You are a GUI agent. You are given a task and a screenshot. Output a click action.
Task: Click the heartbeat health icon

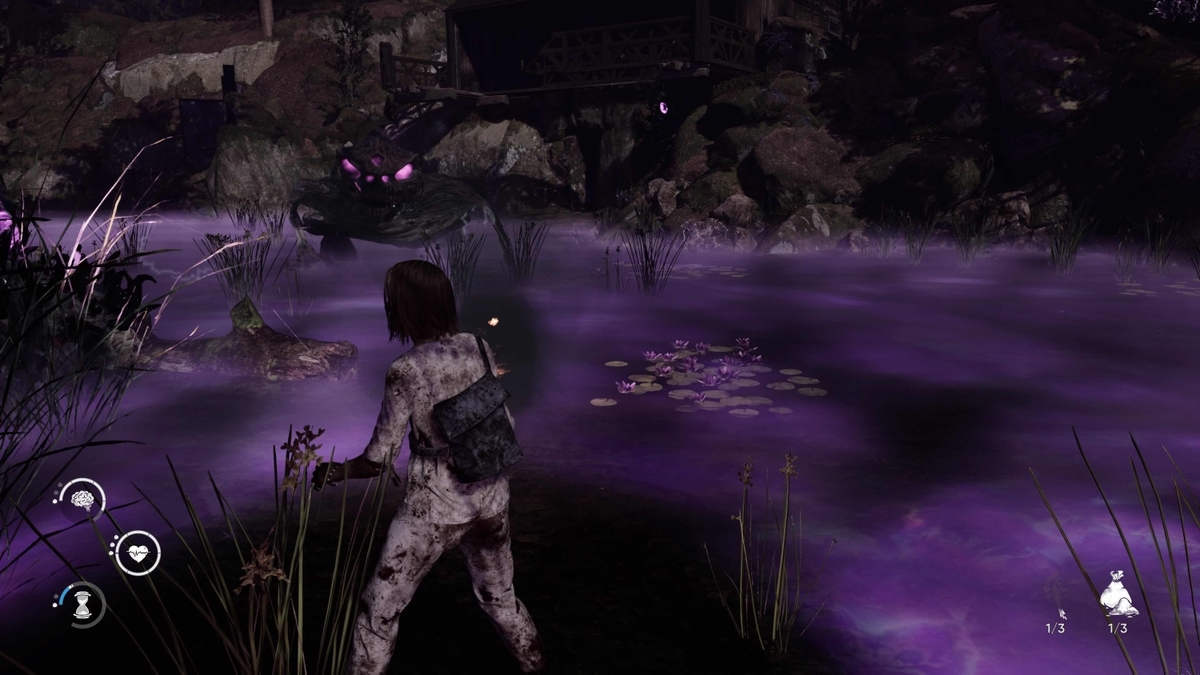point(137,553)
